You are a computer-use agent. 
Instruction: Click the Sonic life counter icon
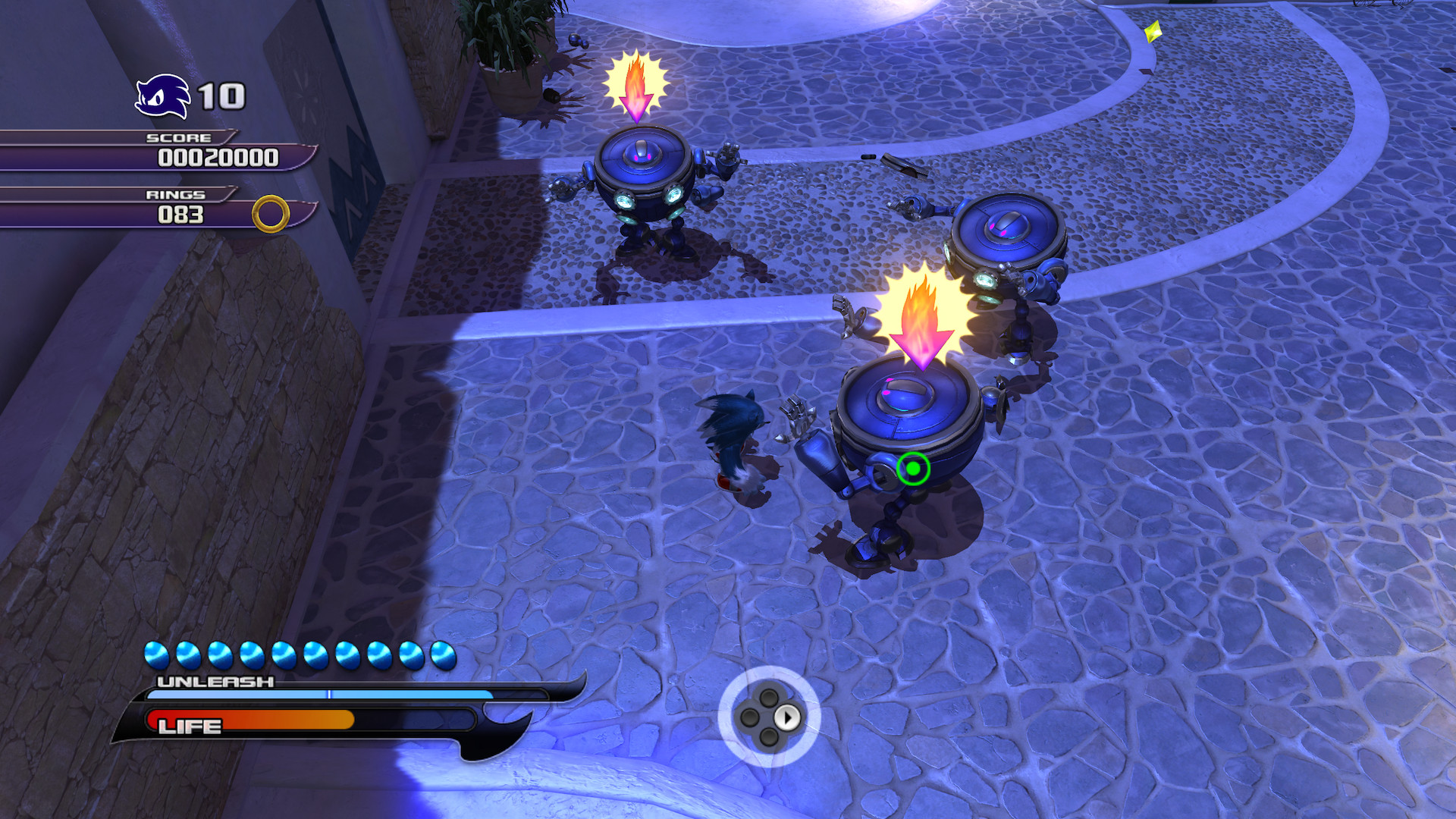[x=163, y=95]
